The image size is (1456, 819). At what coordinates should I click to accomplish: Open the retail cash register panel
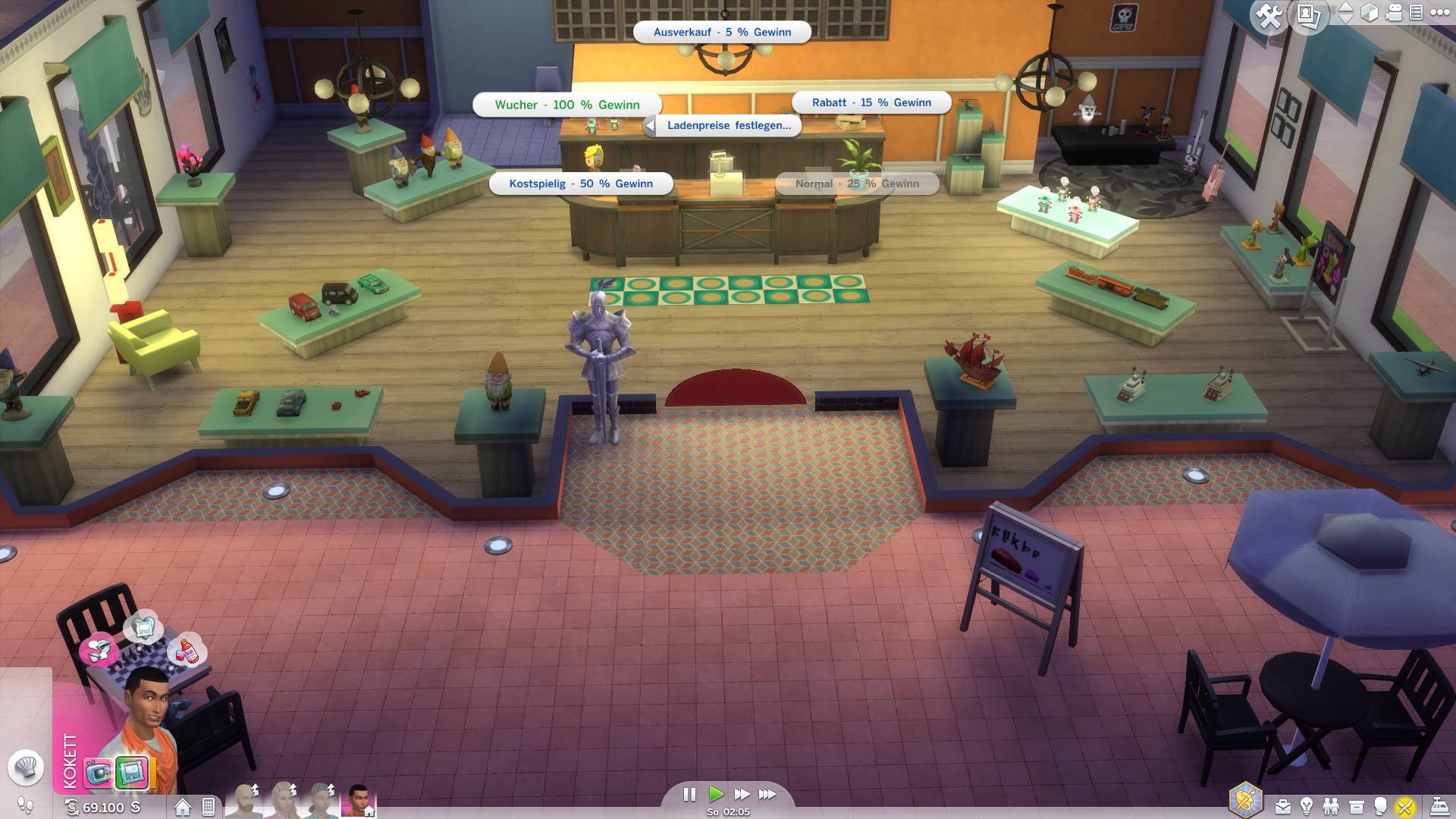click(x=1439, y=806)
